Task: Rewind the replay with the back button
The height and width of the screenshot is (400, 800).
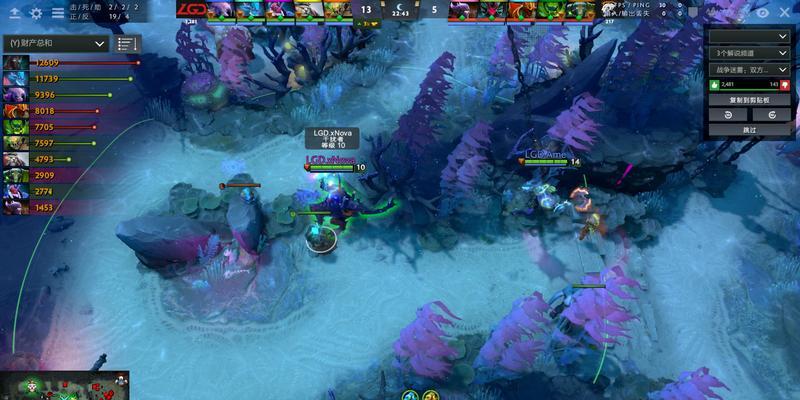Action: [729, 115]
